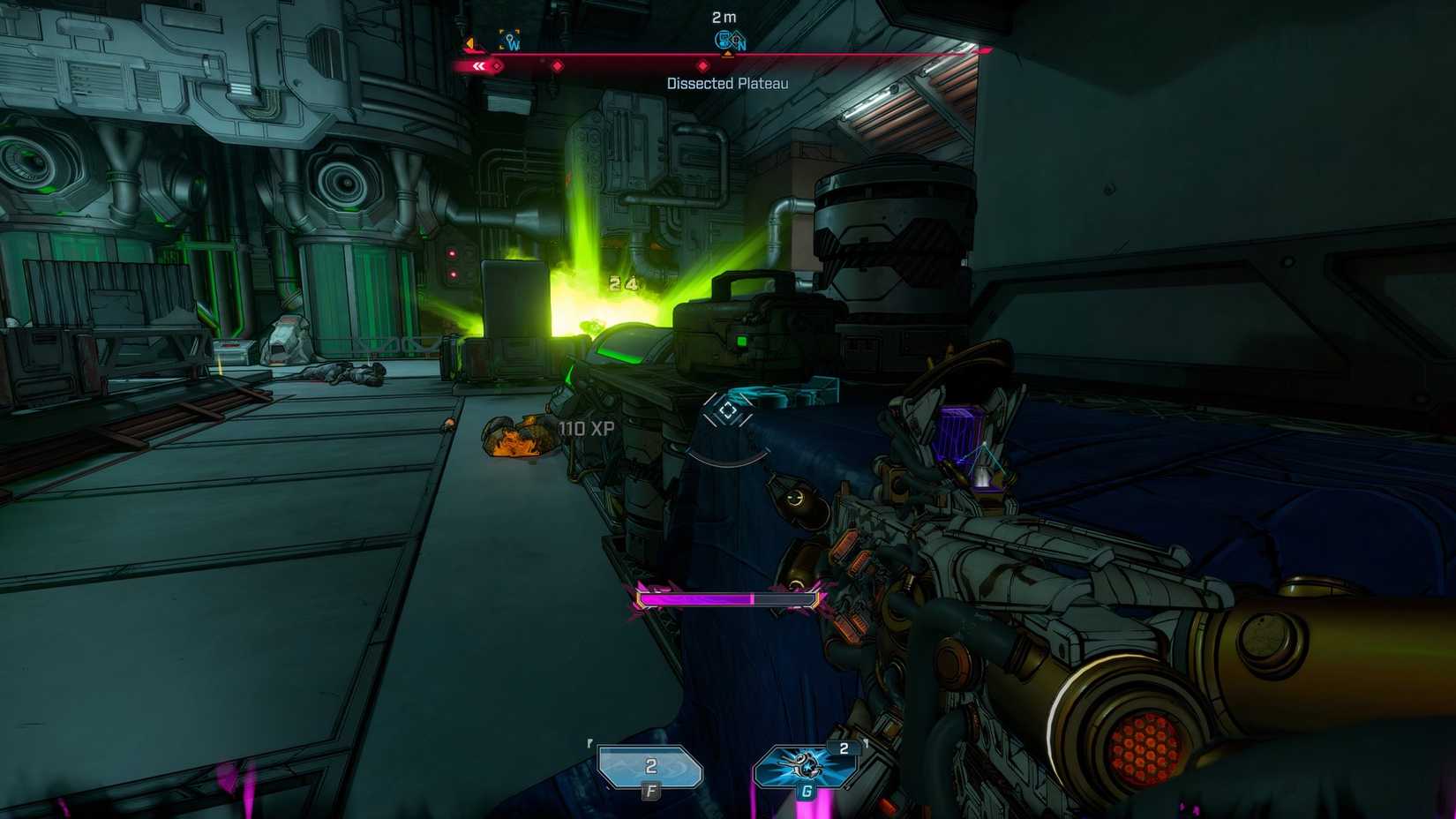The width and height of the screenshot is (1456, 819).
Task: Click the double-chevron rewind symbol on the compass
Action: tap(479, 65)
